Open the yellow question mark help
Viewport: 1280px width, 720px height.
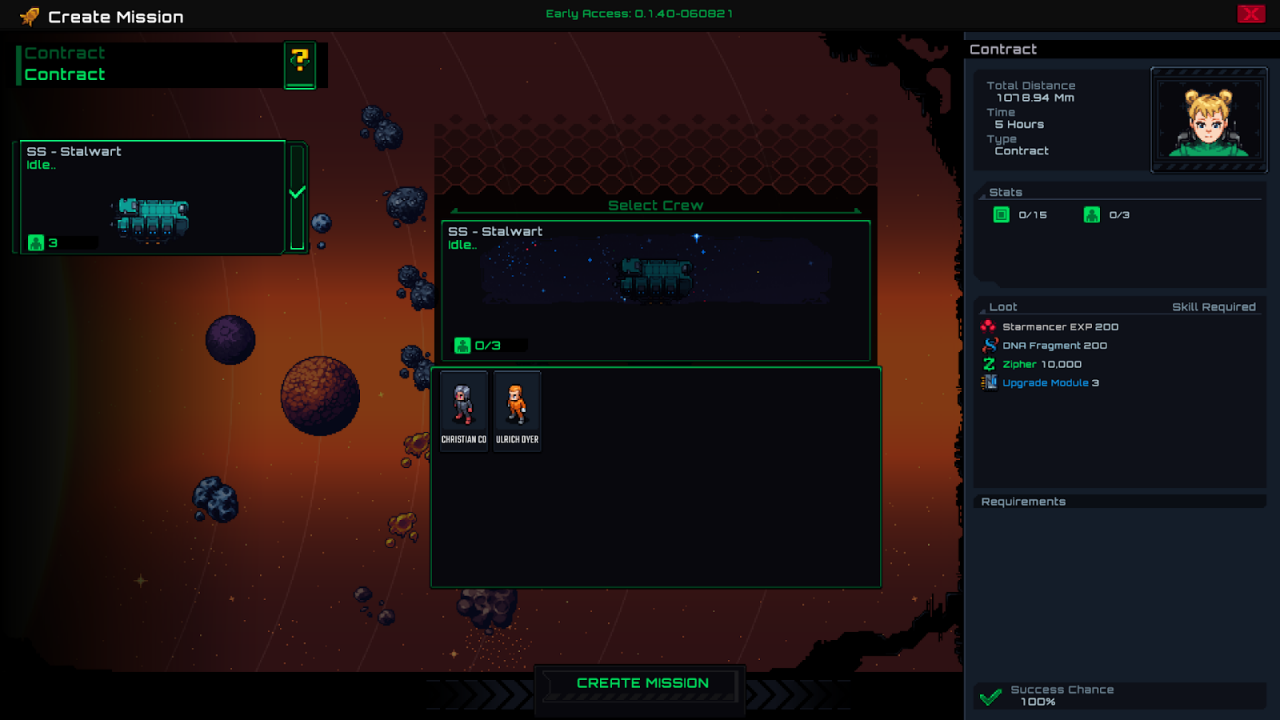click(299, 65)
